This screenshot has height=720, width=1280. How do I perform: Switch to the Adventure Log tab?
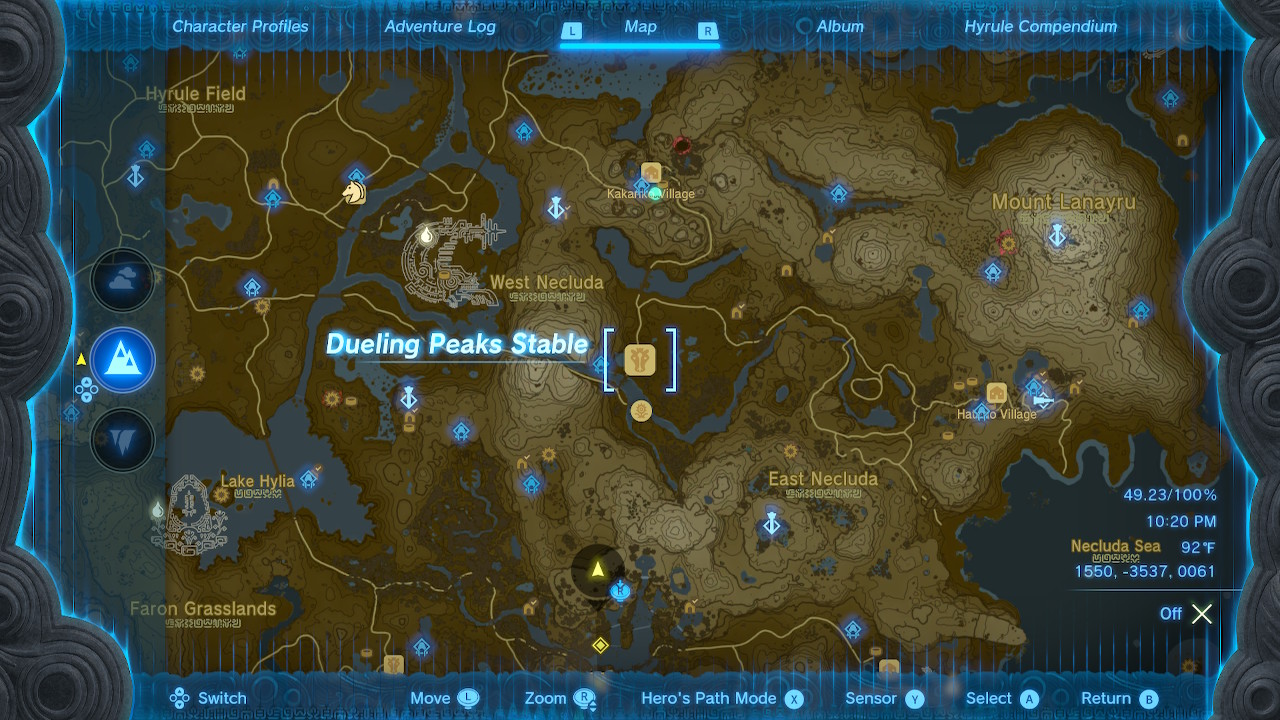[x=440, y=26]
